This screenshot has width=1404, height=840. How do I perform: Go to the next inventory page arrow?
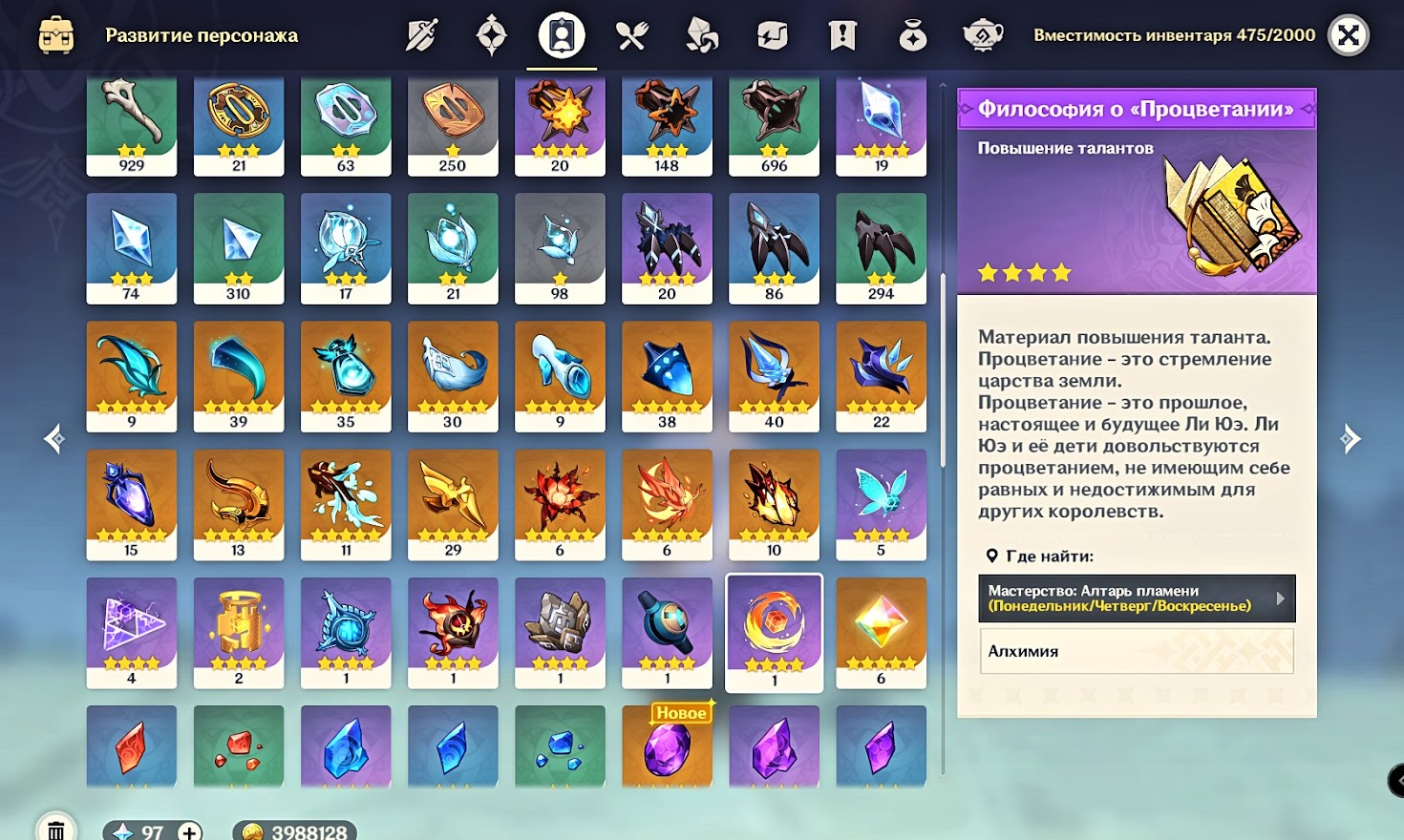[x=1350, y=439]
